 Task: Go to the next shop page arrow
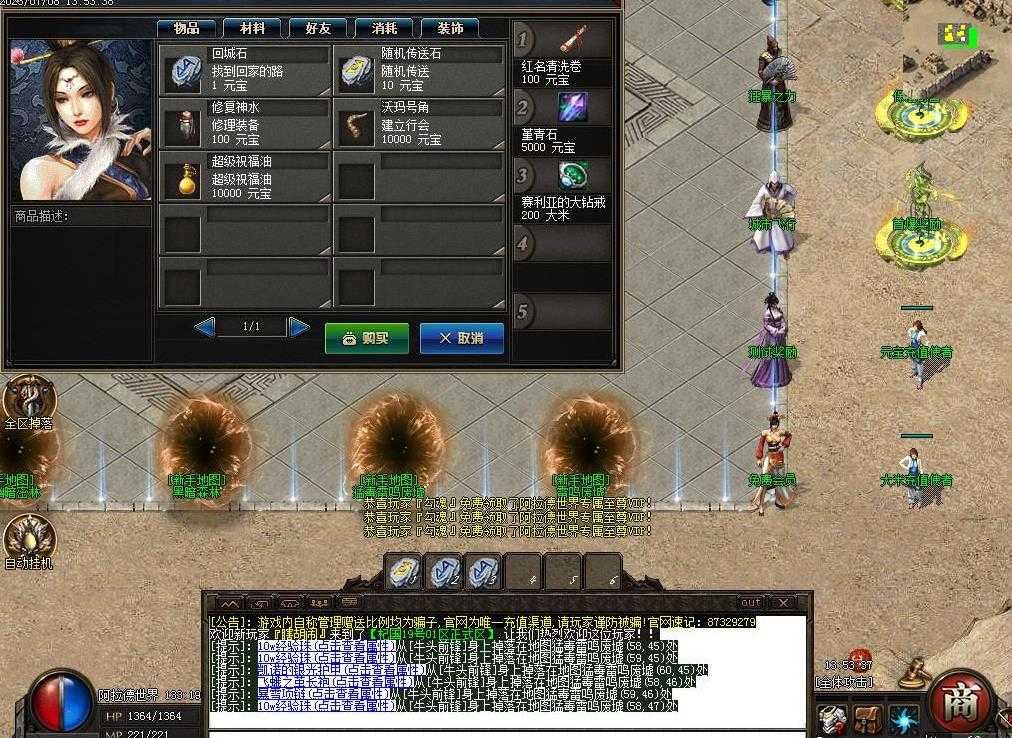click(x=299, y=327)
